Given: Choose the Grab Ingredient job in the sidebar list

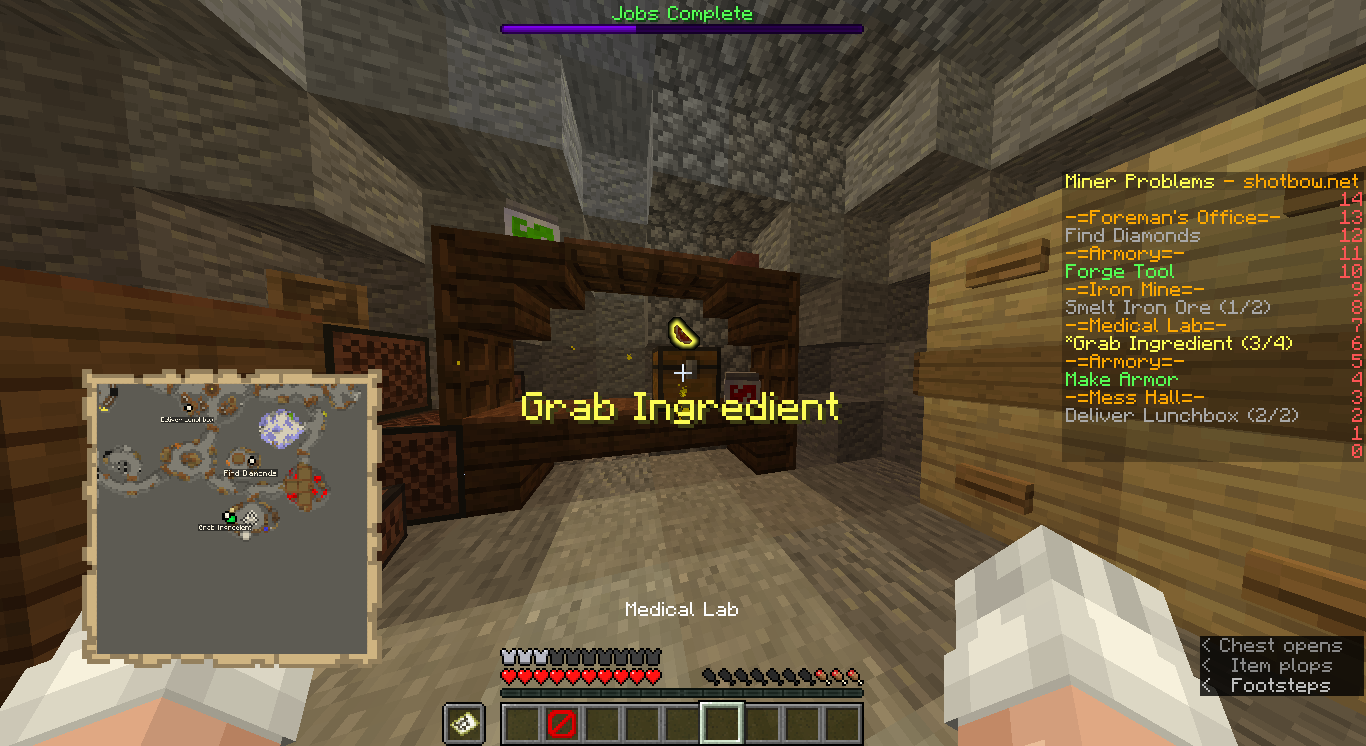Looking at the screenshot, I should (x=1178, y=344).
